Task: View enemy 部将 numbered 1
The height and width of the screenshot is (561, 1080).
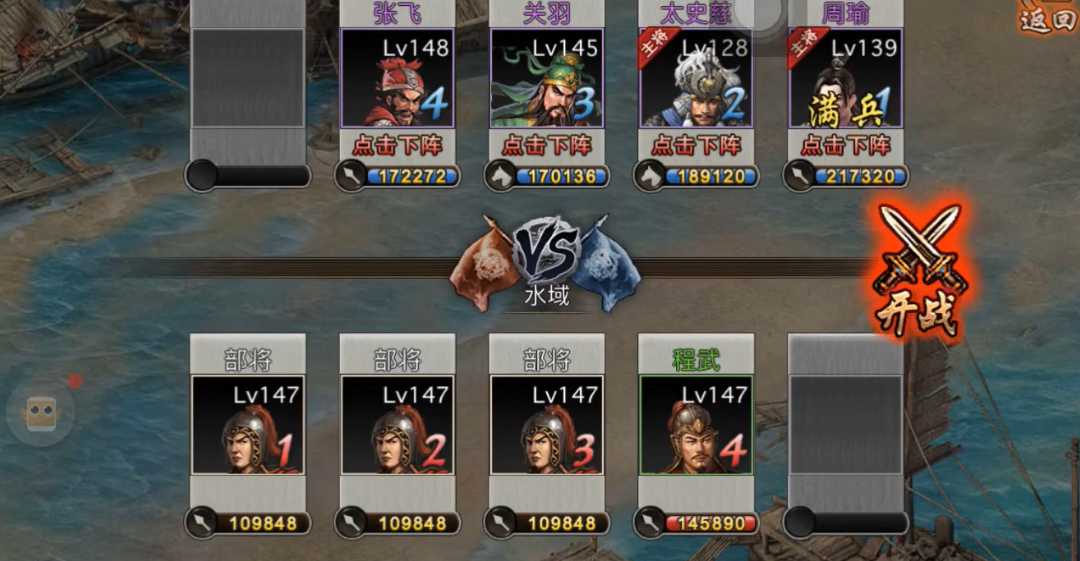Action: pyautogui.click(x=248, y=424)
